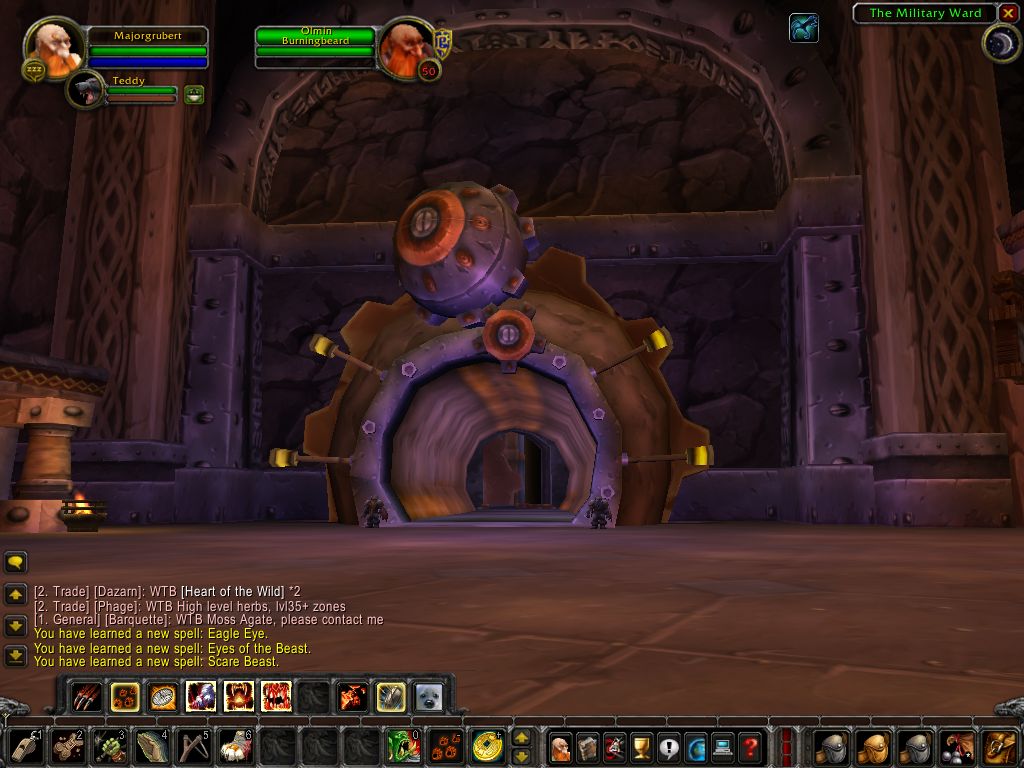The width and height of the screenshot is (1024, 768).
Task: Open the quest log exclamation mark button
Action: pos(669,746)
